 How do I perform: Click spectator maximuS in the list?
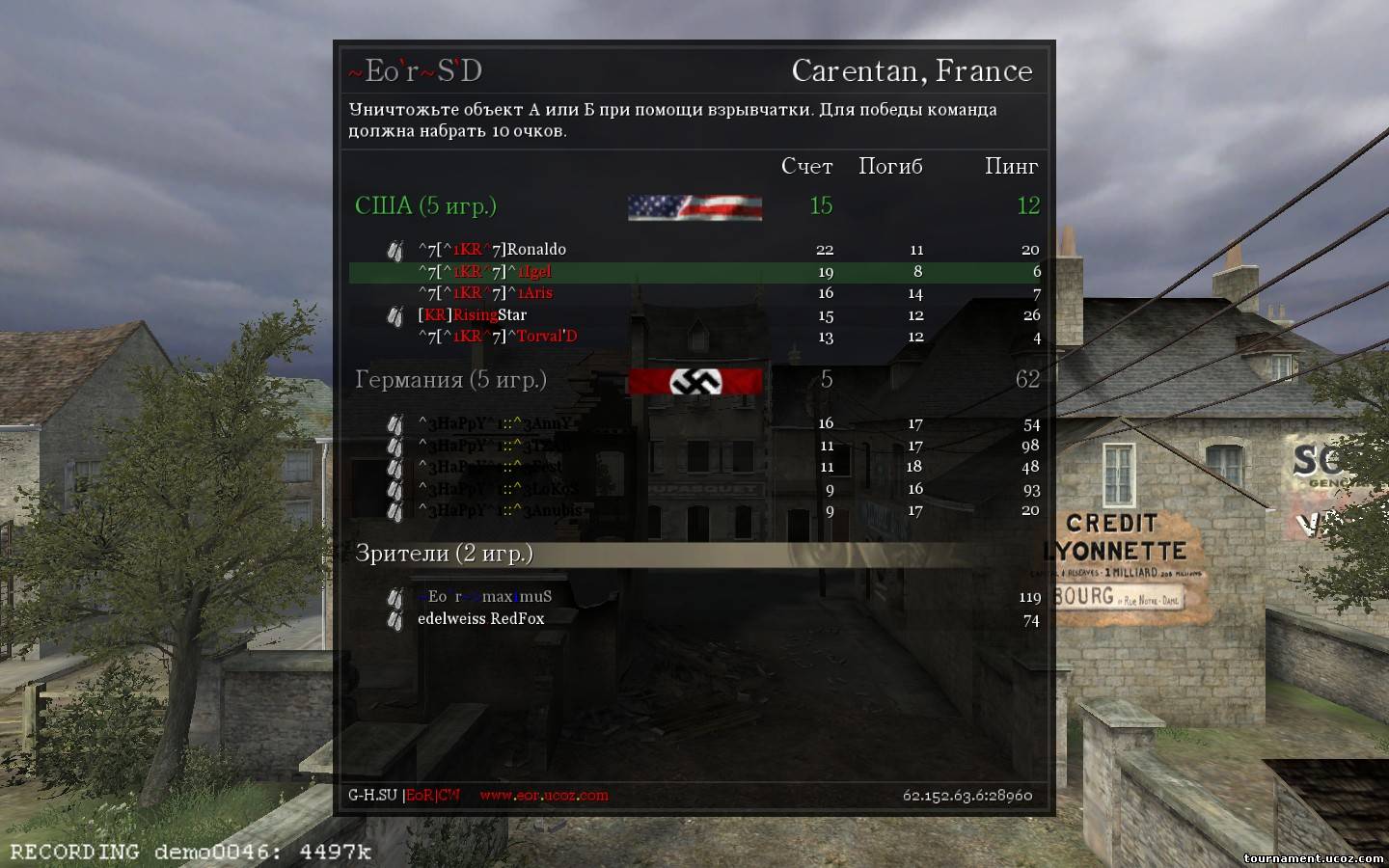[485, 597]
